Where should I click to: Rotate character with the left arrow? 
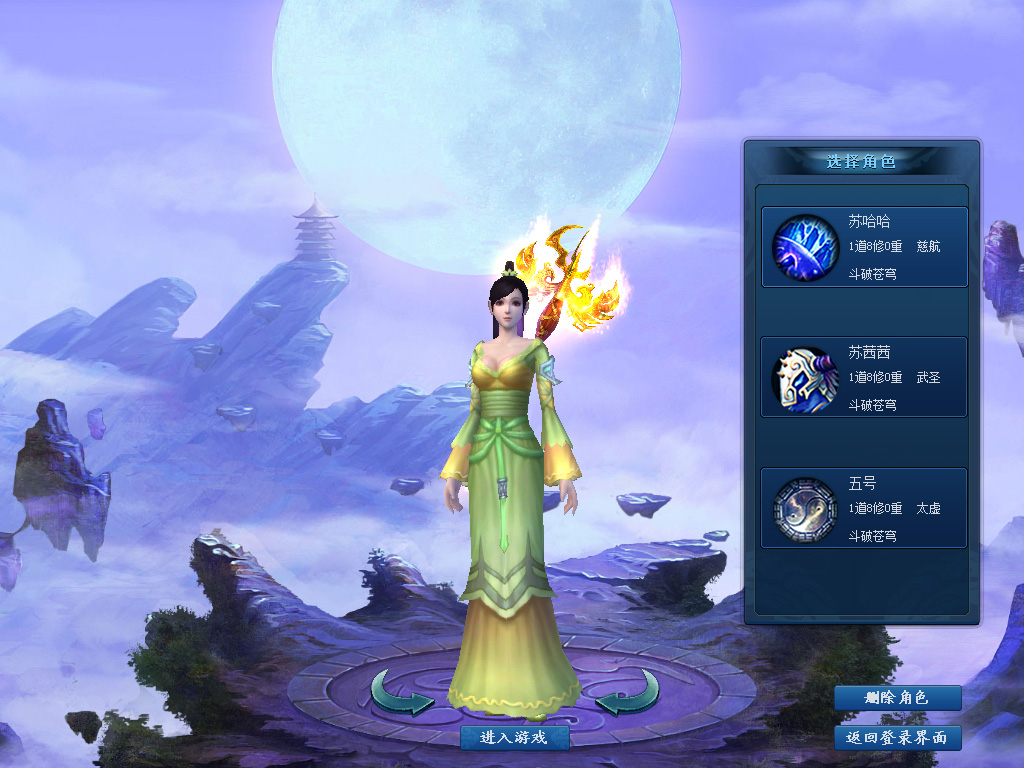(402, 692)
